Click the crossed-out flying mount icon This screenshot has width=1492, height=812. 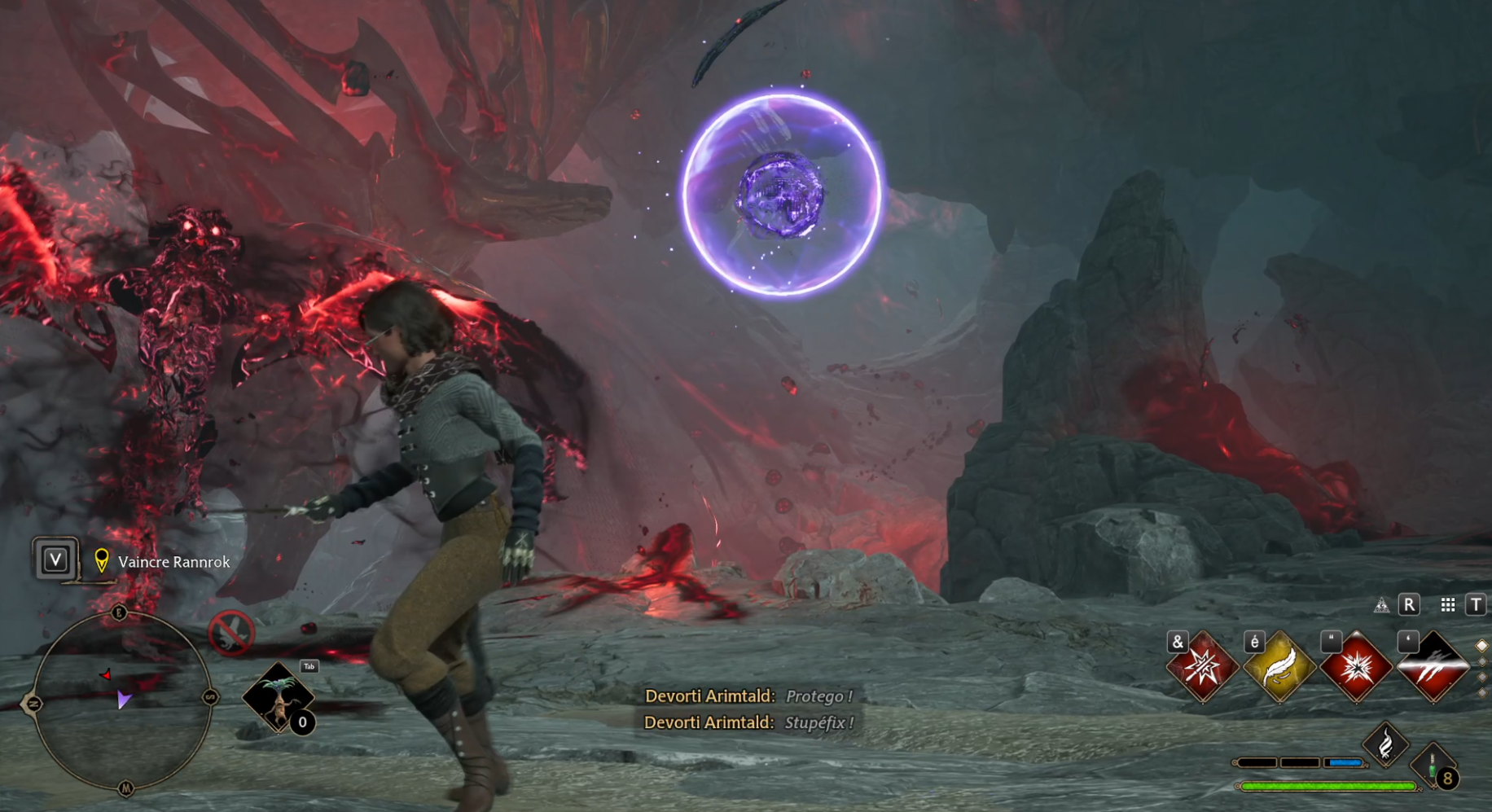click(x=231, y=632)
